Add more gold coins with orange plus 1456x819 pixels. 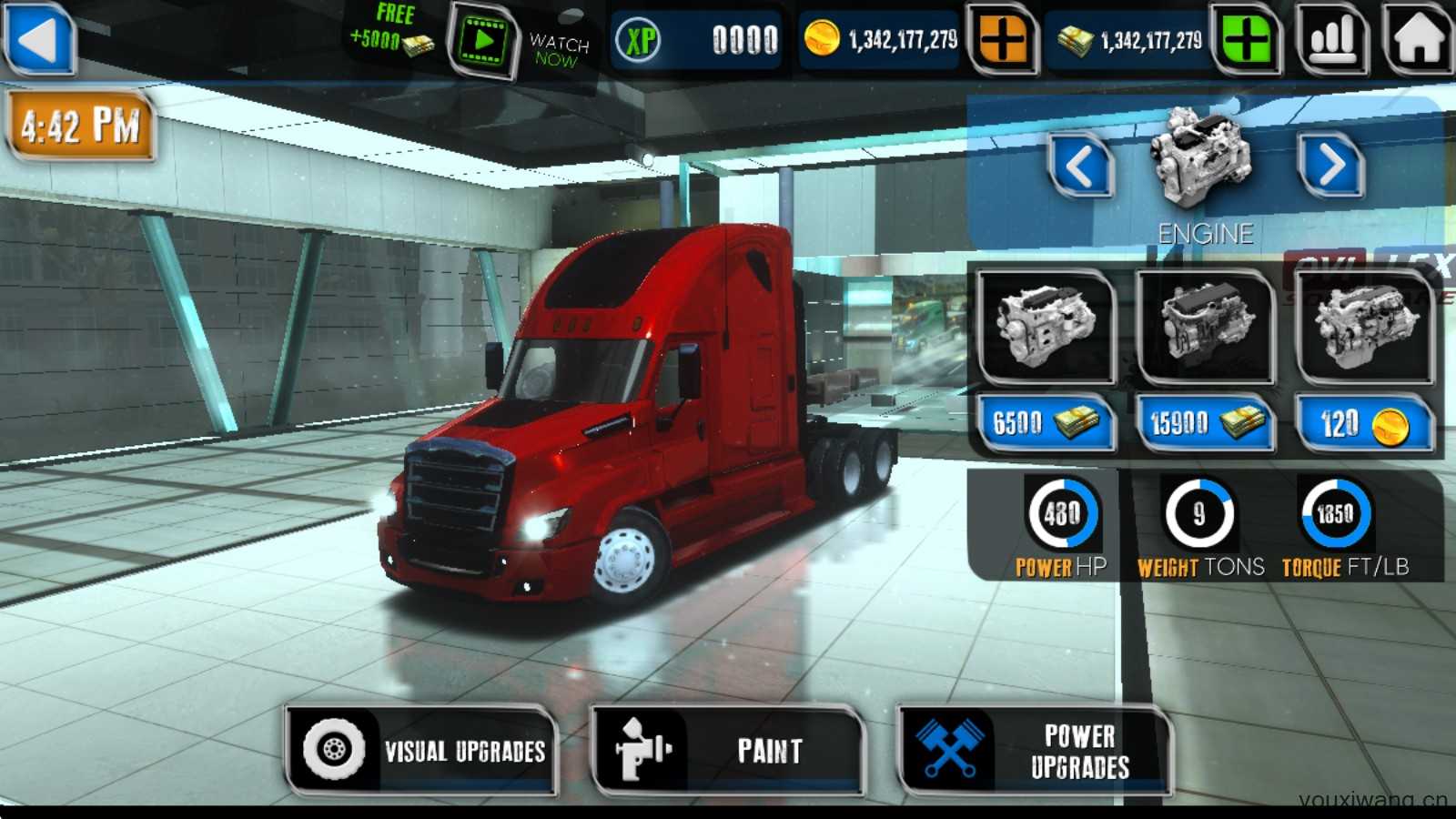pos(1002,40)
